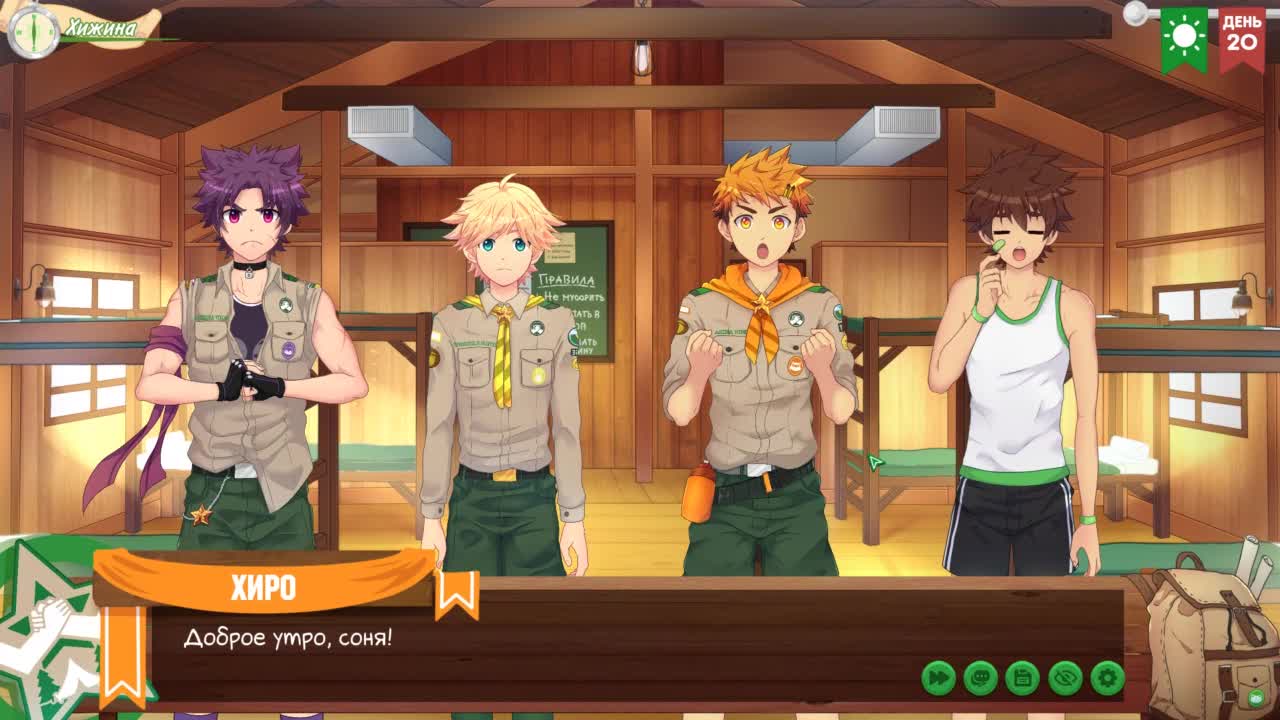Open the save game menu
Image resolution: width=1280 pixels, height=720 pixels.
click(1023, 678)
